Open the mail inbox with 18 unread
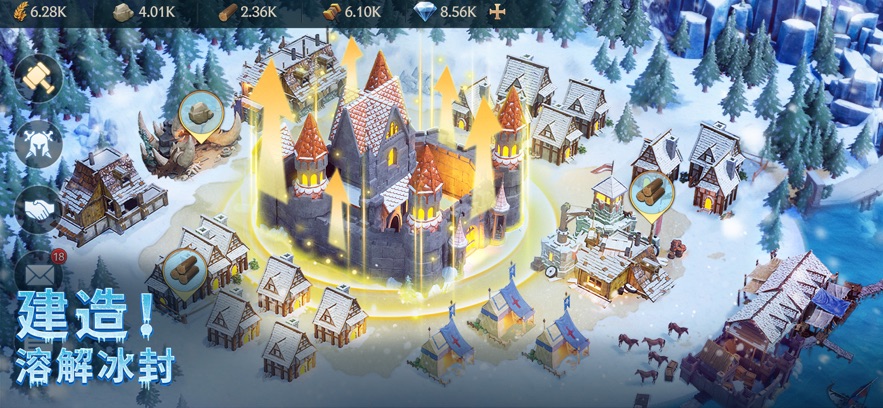The image size is (883, 408). [x=38, y=273]
